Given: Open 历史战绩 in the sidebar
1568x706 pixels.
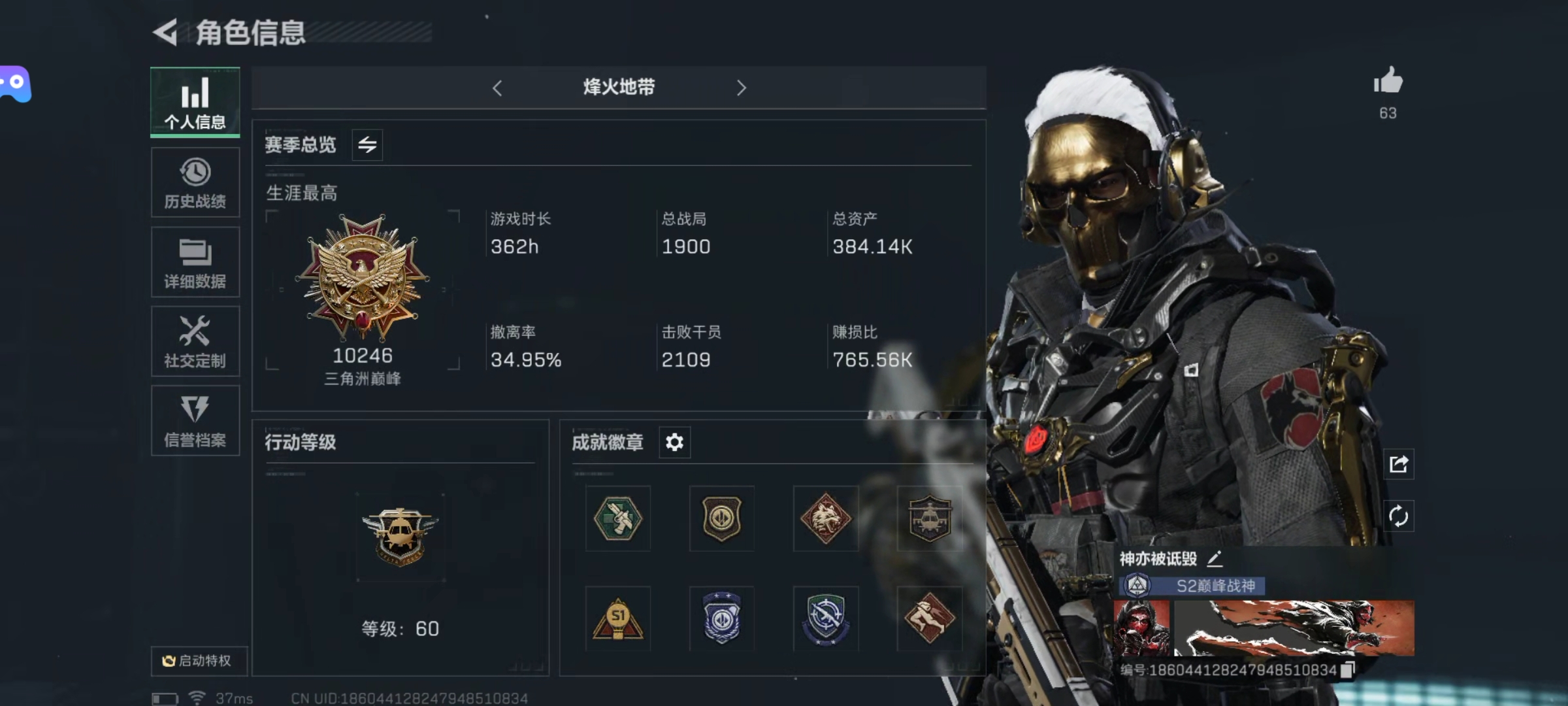Looking at the screenshot, I should click(x=195, y=182).
